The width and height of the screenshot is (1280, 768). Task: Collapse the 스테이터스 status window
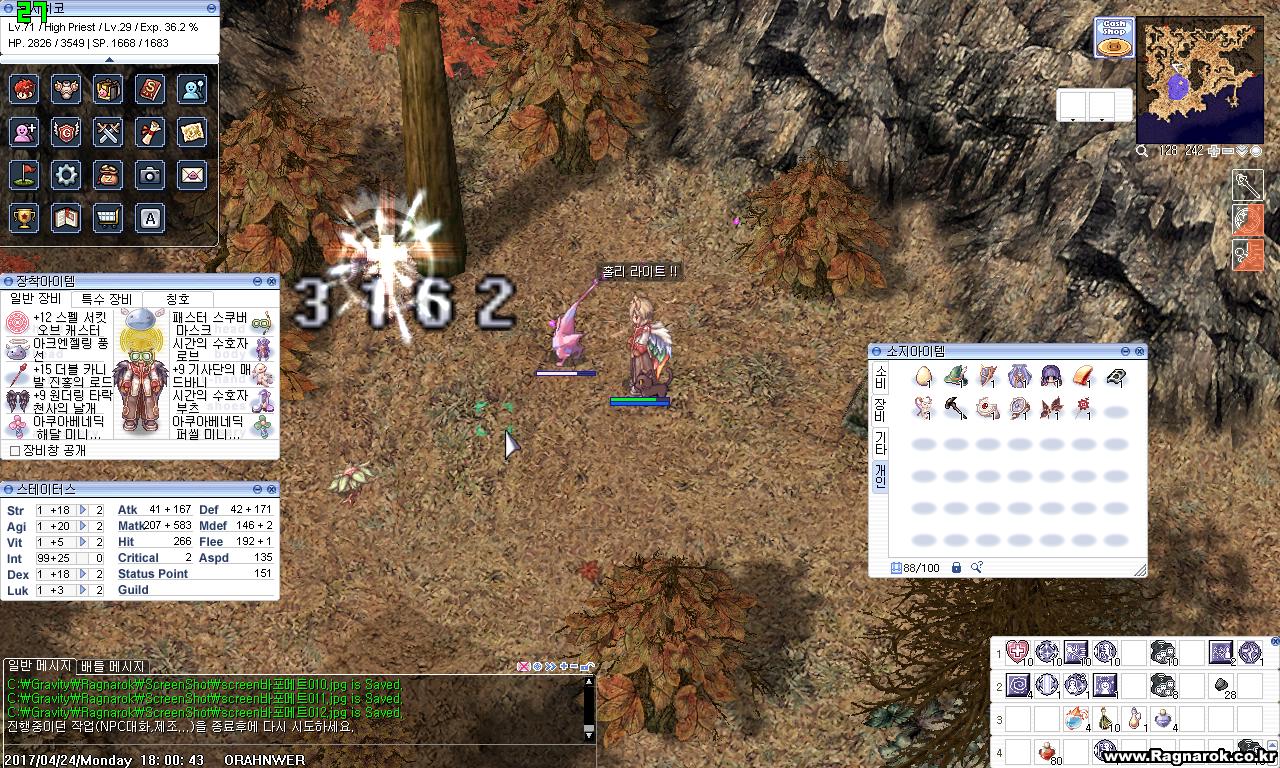259,489
